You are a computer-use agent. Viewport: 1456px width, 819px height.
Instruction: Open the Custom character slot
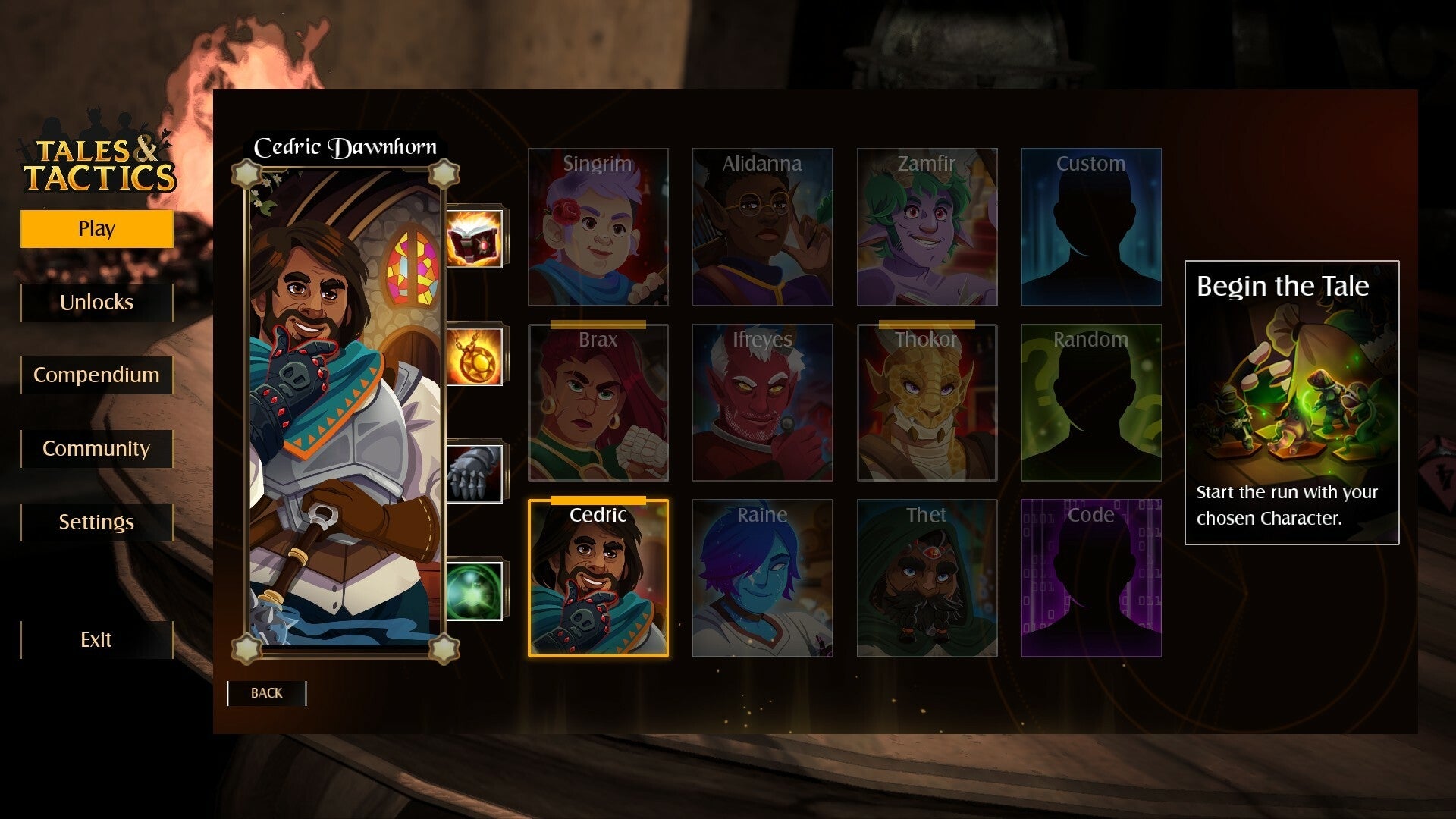click(1091, 227)
